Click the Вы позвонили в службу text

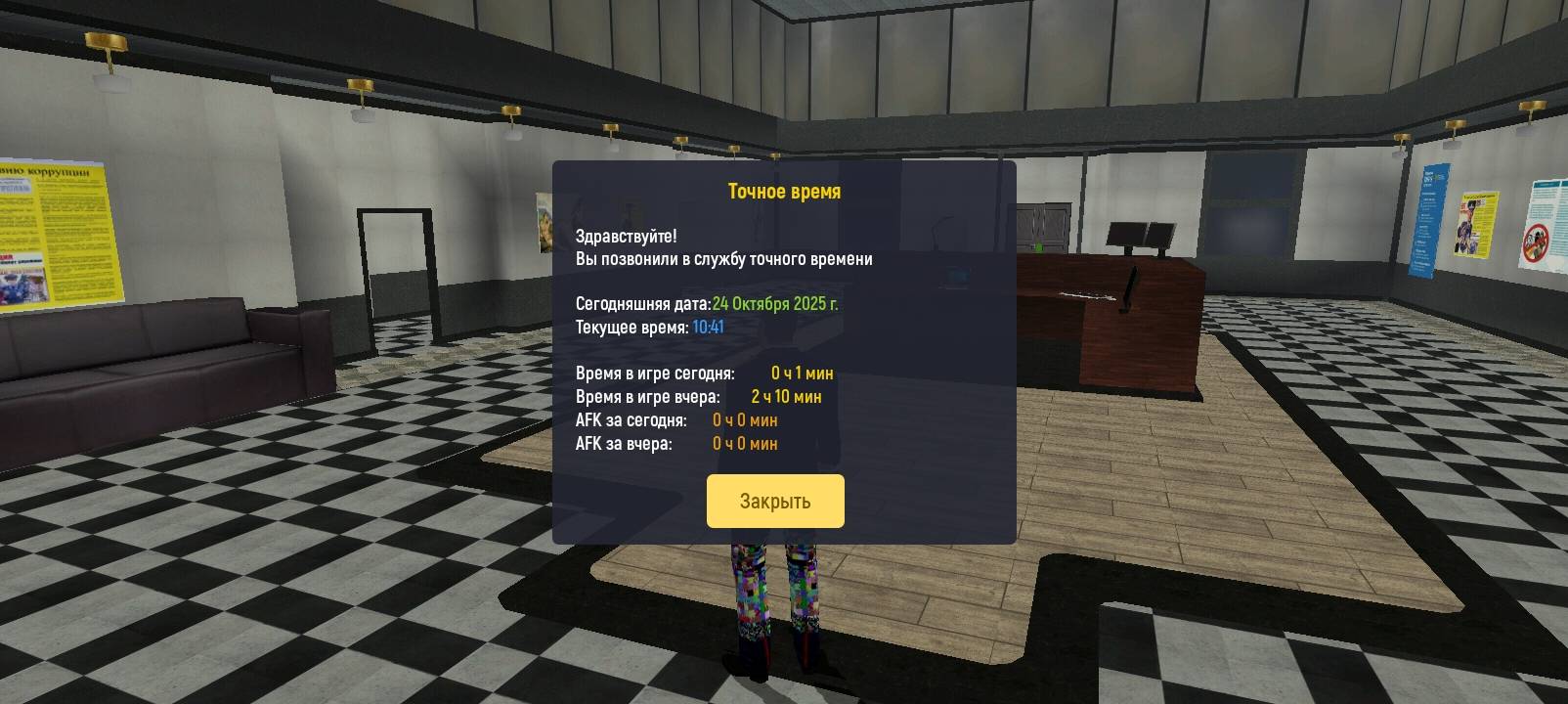click(x=727, y=258)
